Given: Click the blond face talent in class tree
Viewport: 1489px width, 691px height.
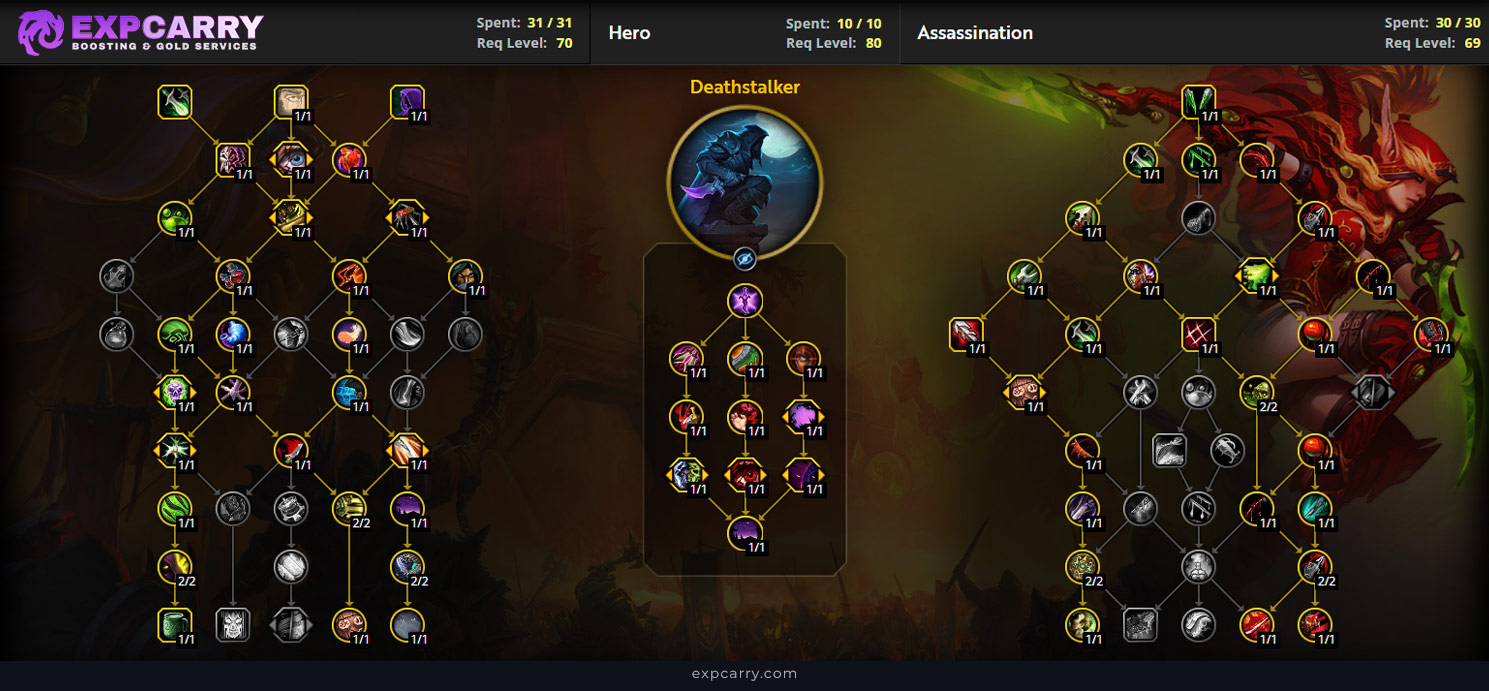Looking at the screenshot, I should point(291,101).
